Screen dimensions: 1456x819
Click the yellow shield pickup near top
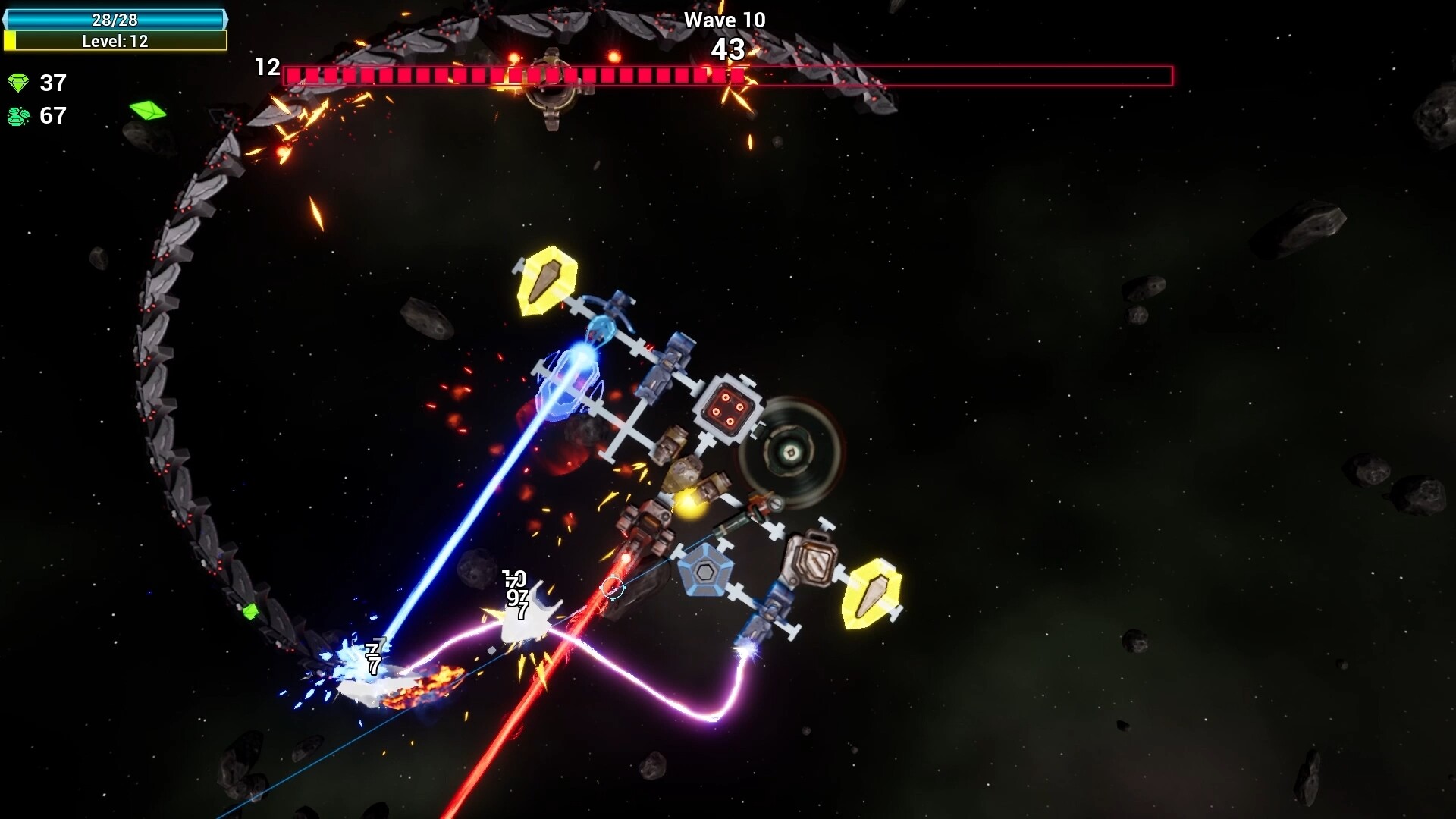point(548,283)
